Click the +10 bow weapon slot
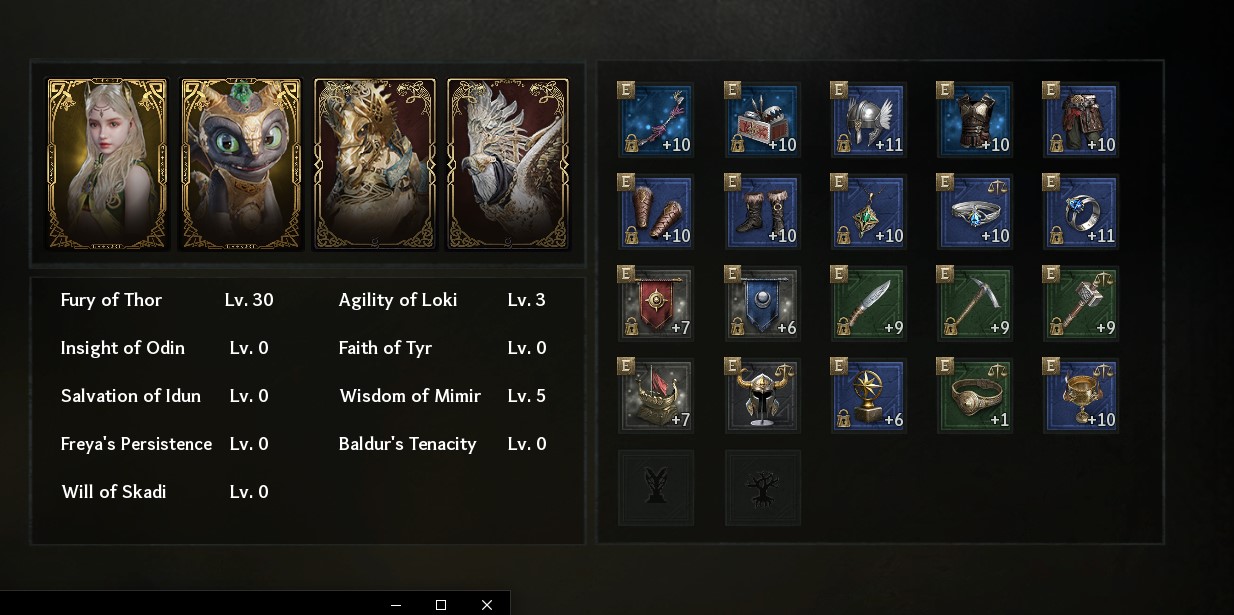 pos(656,120)
